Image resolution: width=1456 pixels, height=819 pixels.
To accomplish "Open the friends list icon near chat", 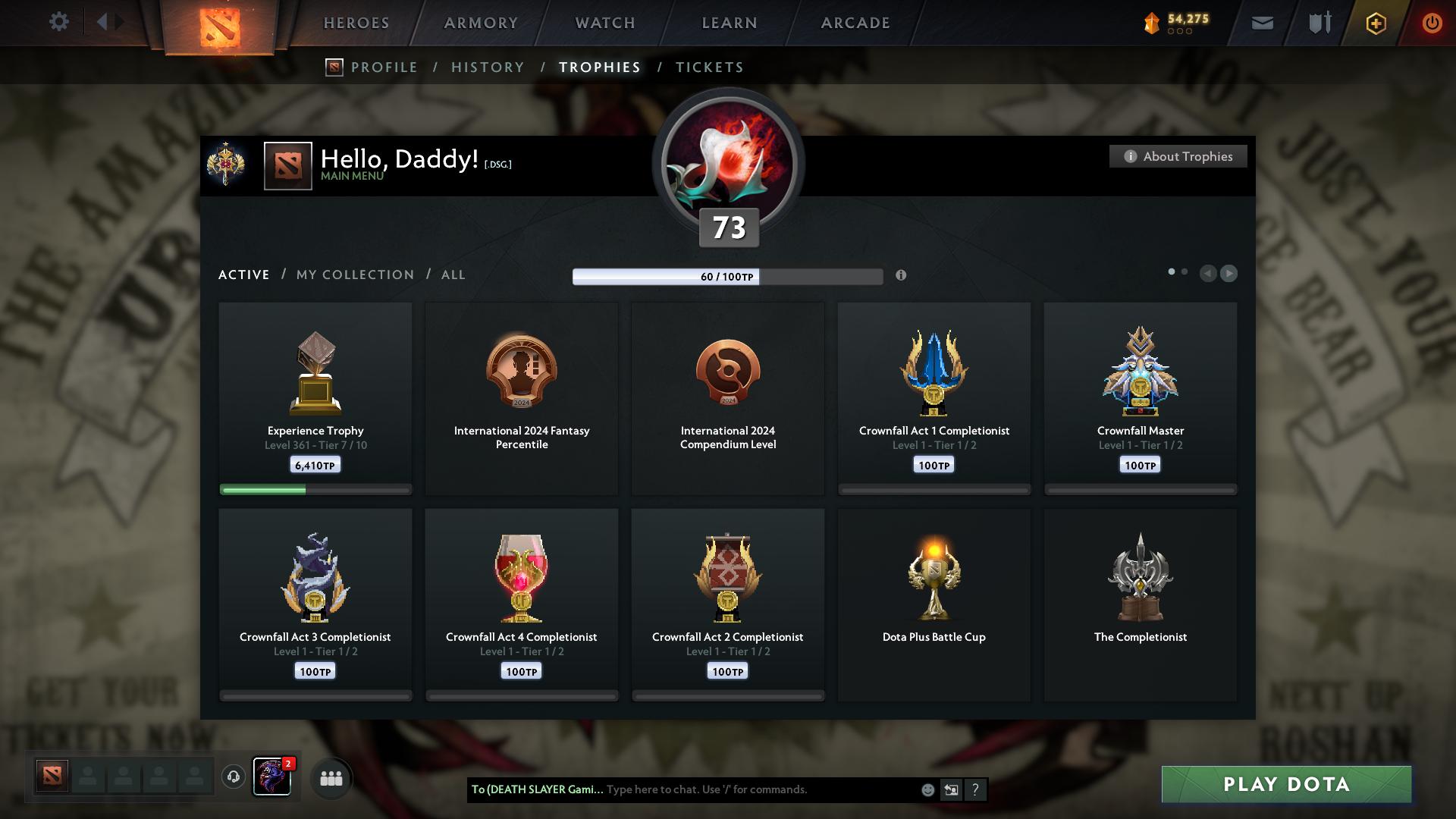I will (x=331, y=777).
